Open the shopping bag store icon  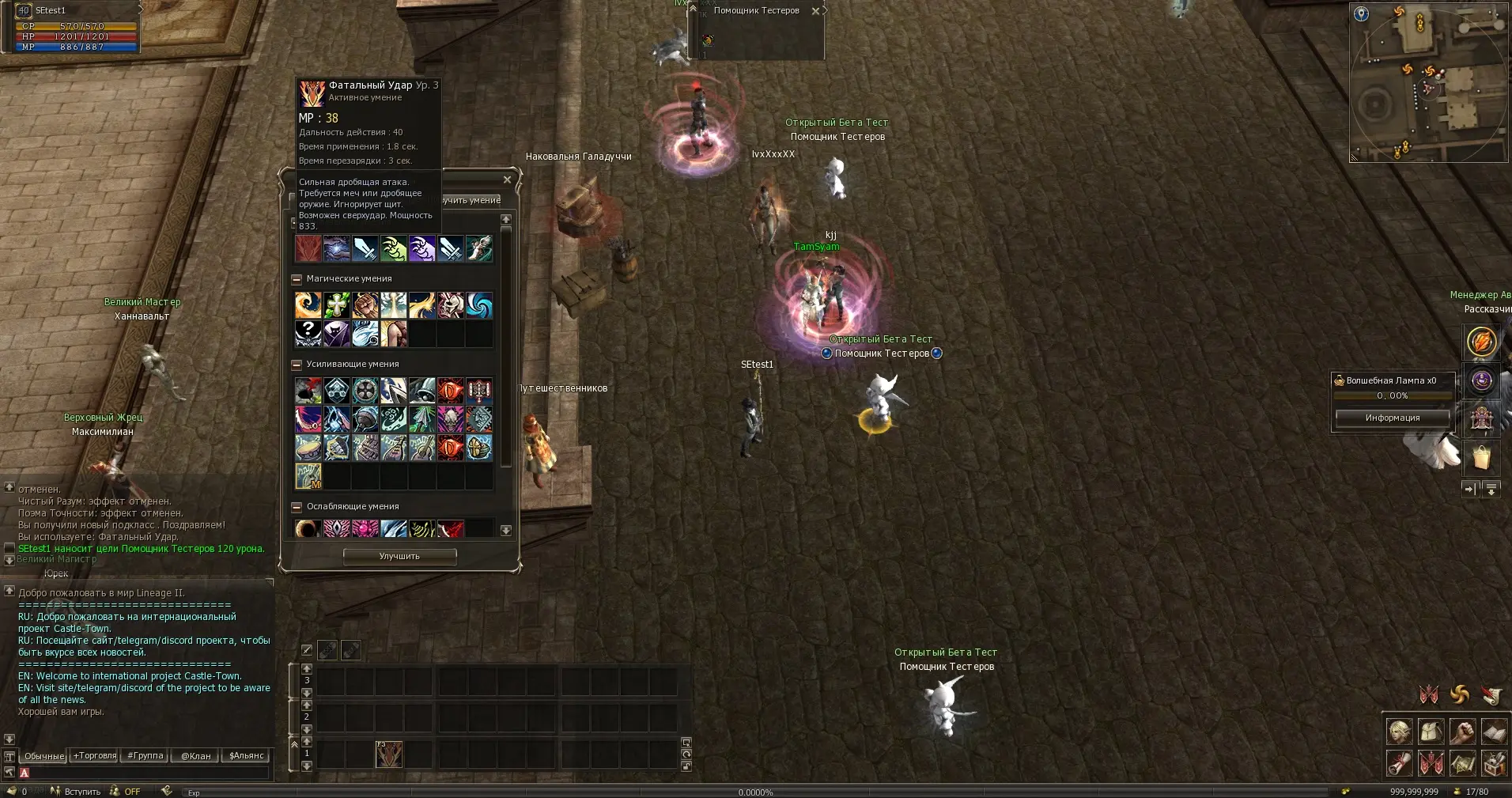coord(1481,456)
